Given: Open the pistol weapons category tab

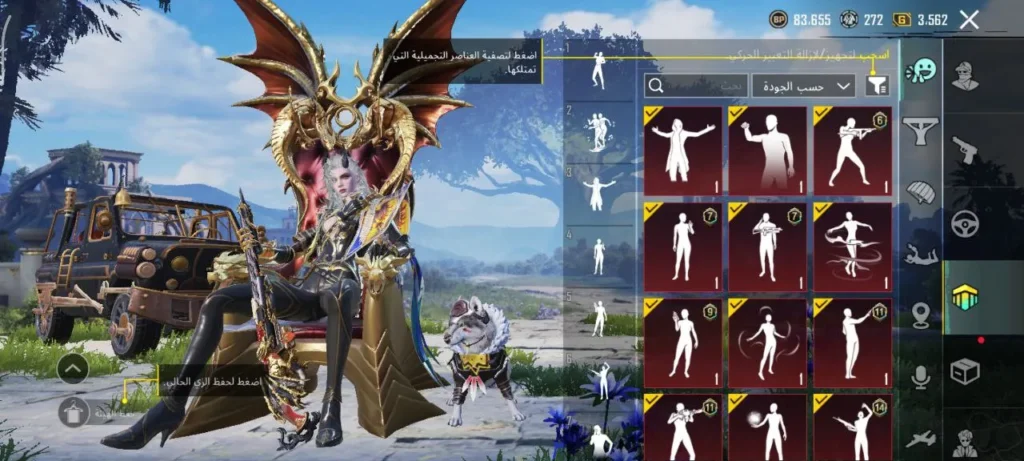Looking at the screenshot, I should click(964, 150).
